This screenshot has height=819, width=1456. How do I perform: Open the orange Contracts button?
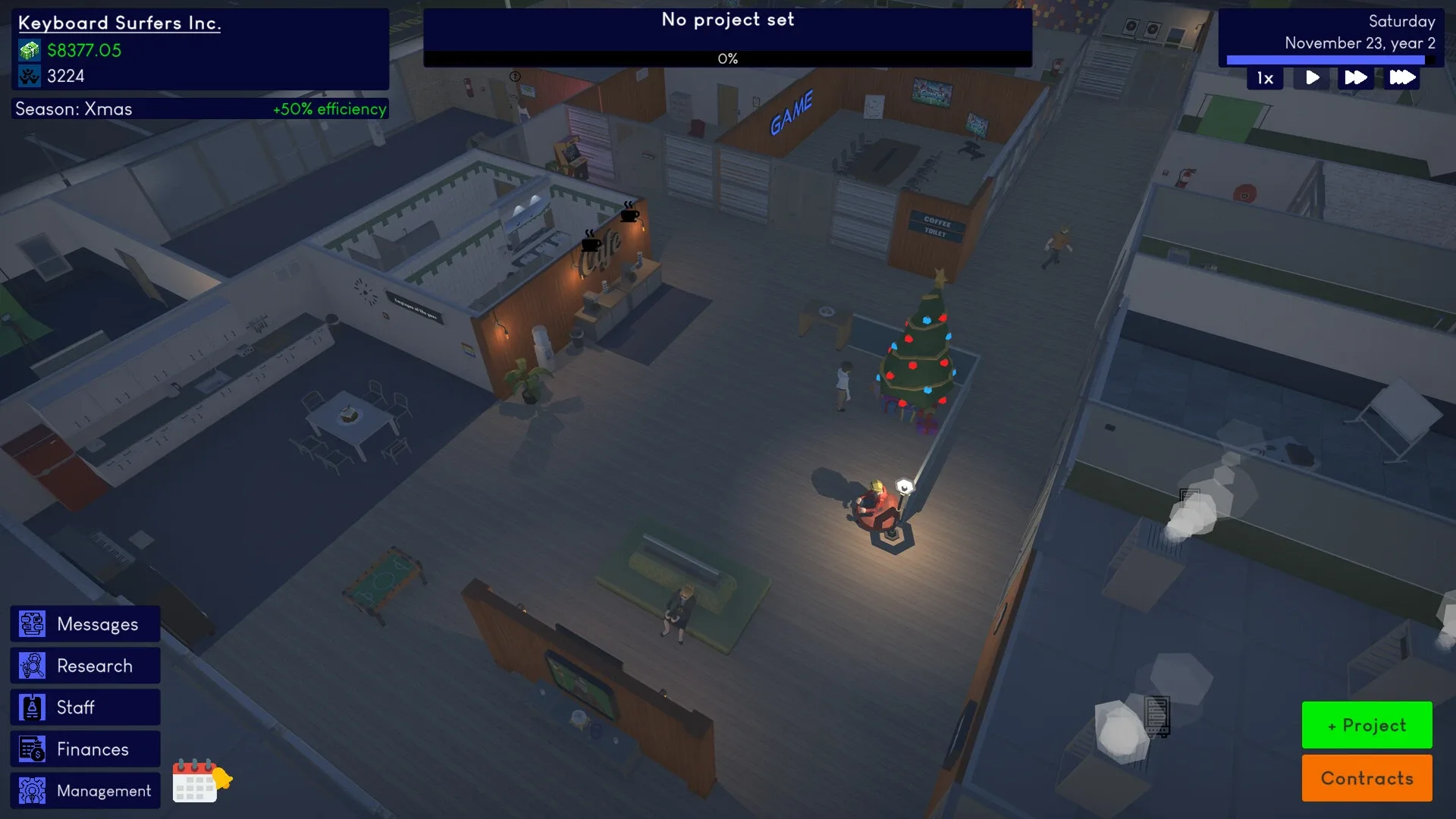(x=1367, y=778)
